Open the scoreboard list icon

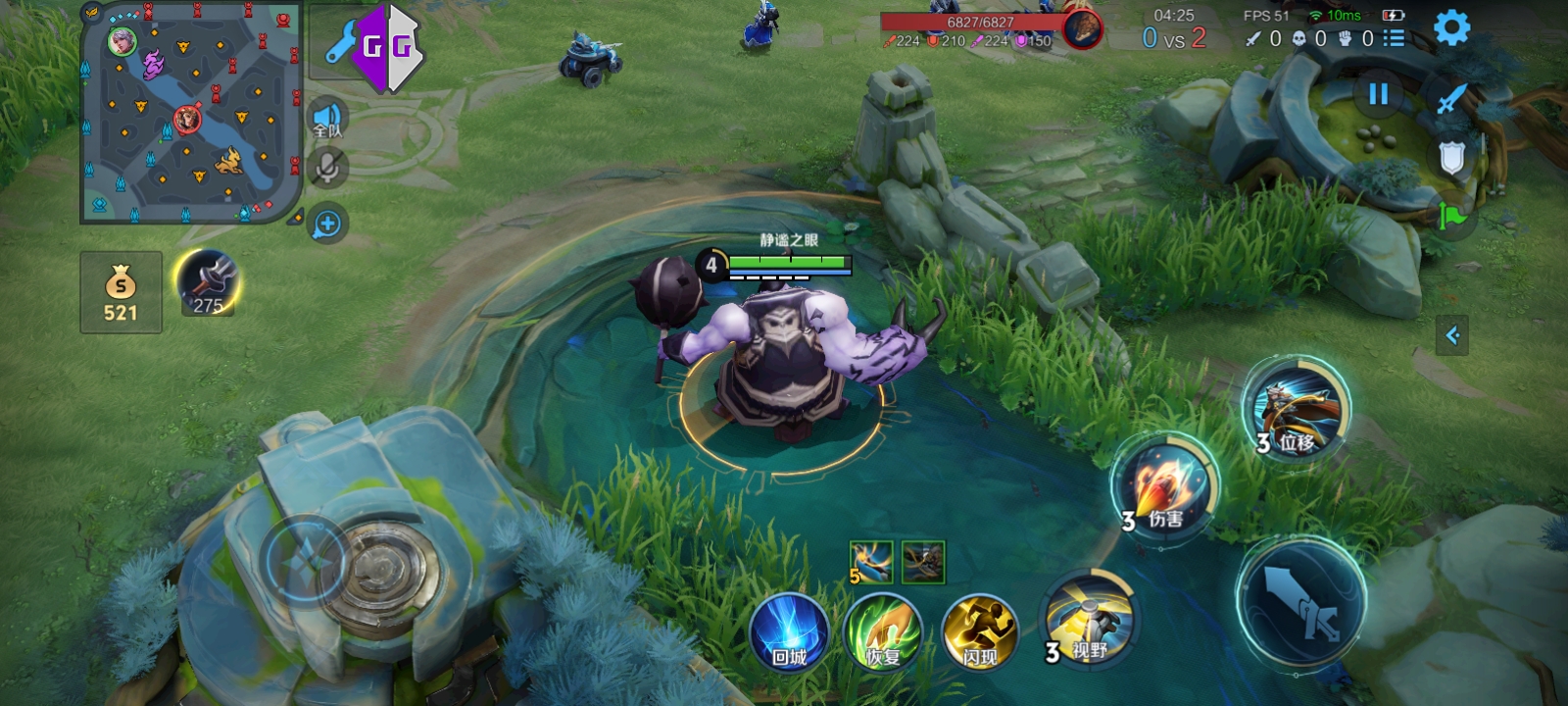1393,38
